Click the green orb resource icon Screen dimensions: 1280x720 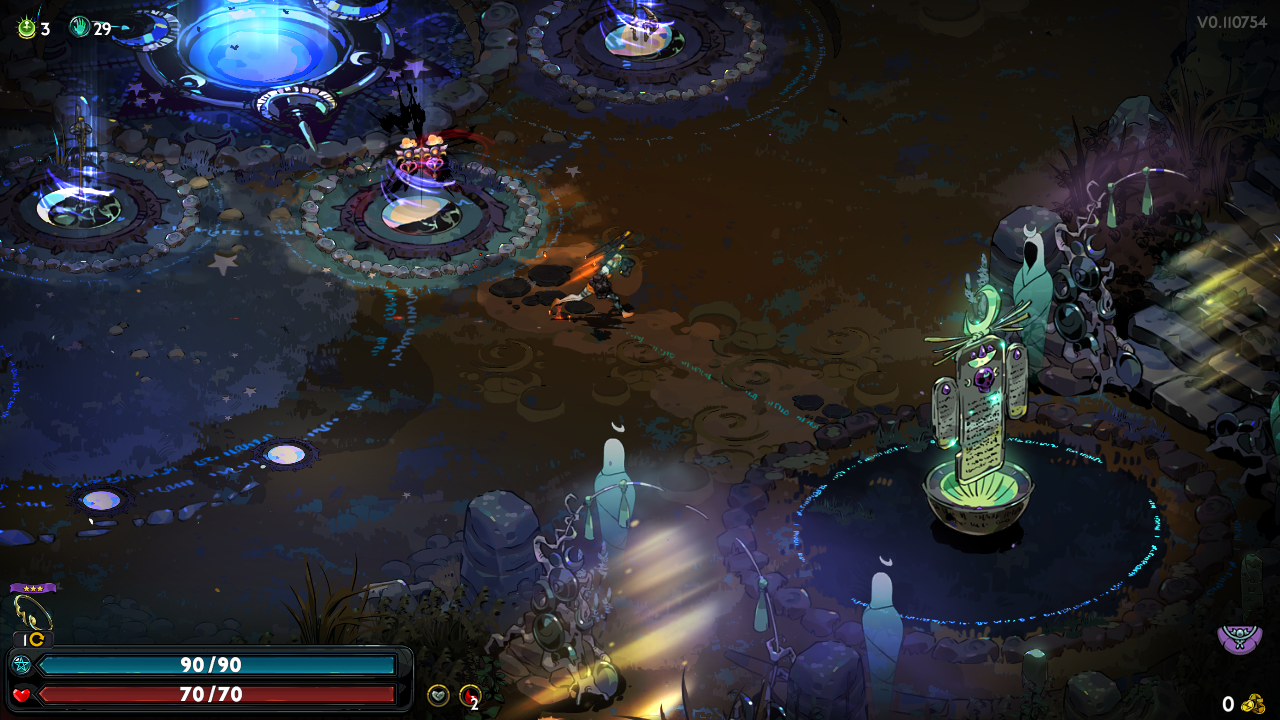(27, 28)
